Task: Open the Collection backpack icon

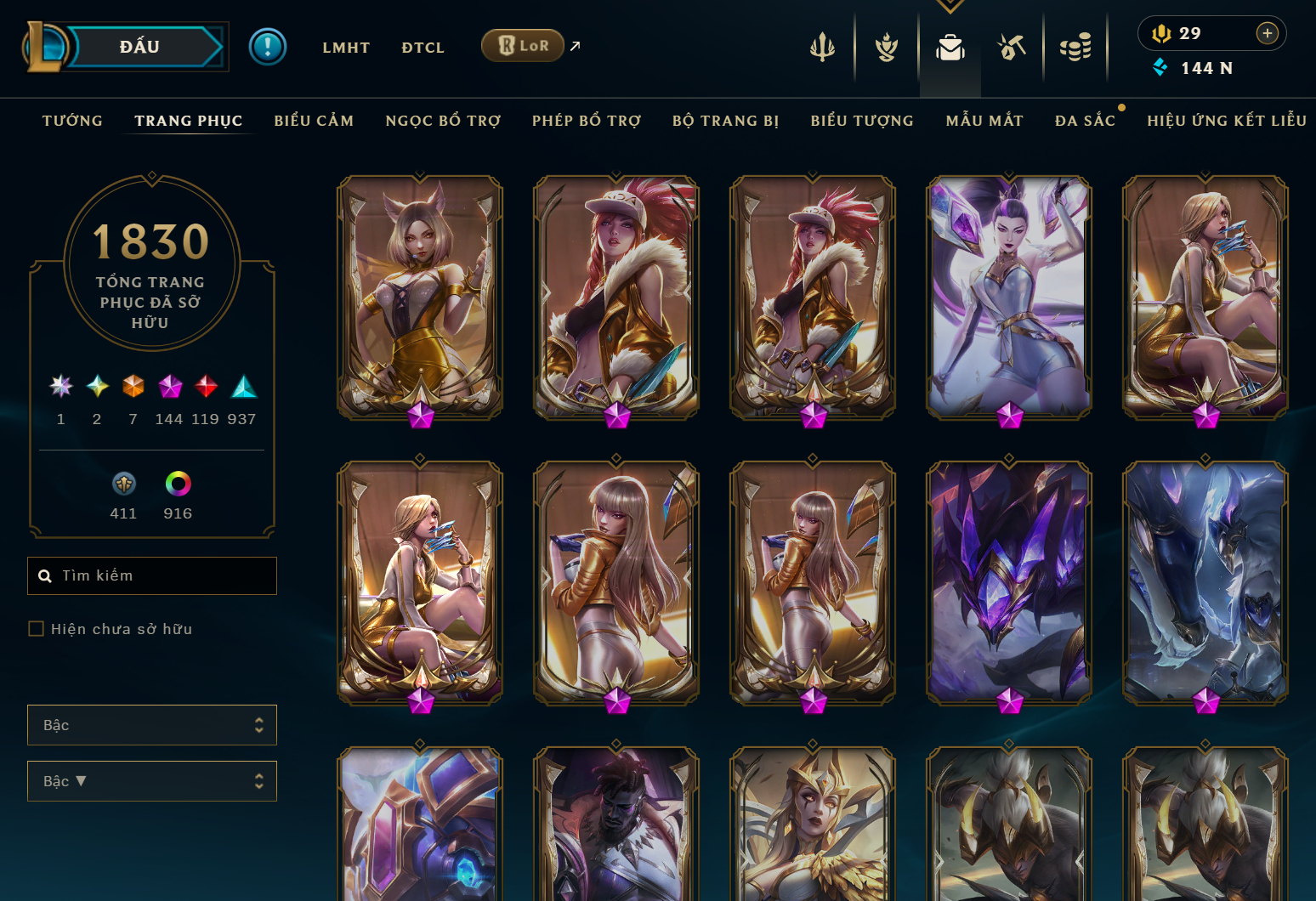Action: (950, 47)
